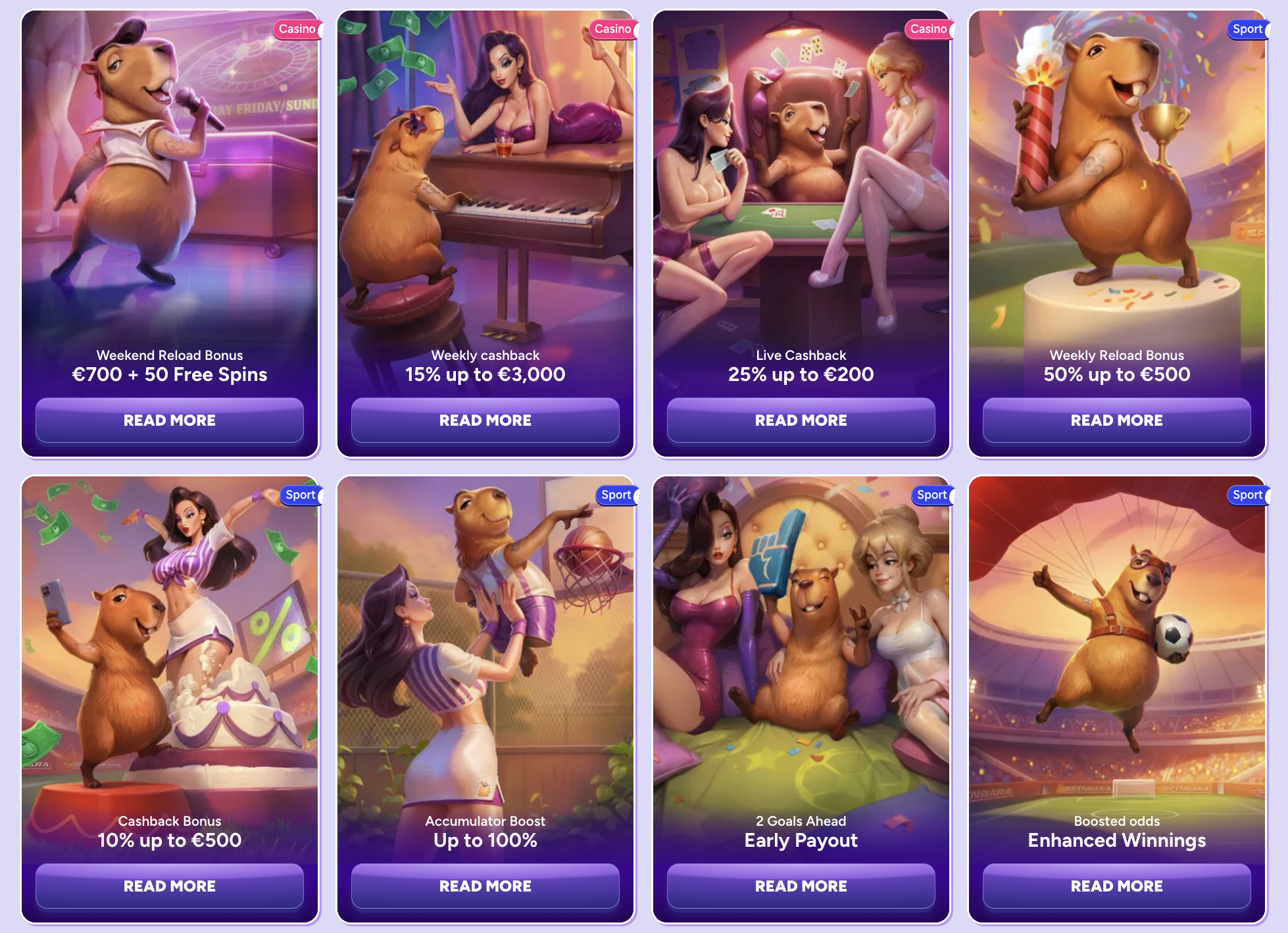
Task: Click READ MORE for Accumulator Boost
Action: tap(485, 886)
